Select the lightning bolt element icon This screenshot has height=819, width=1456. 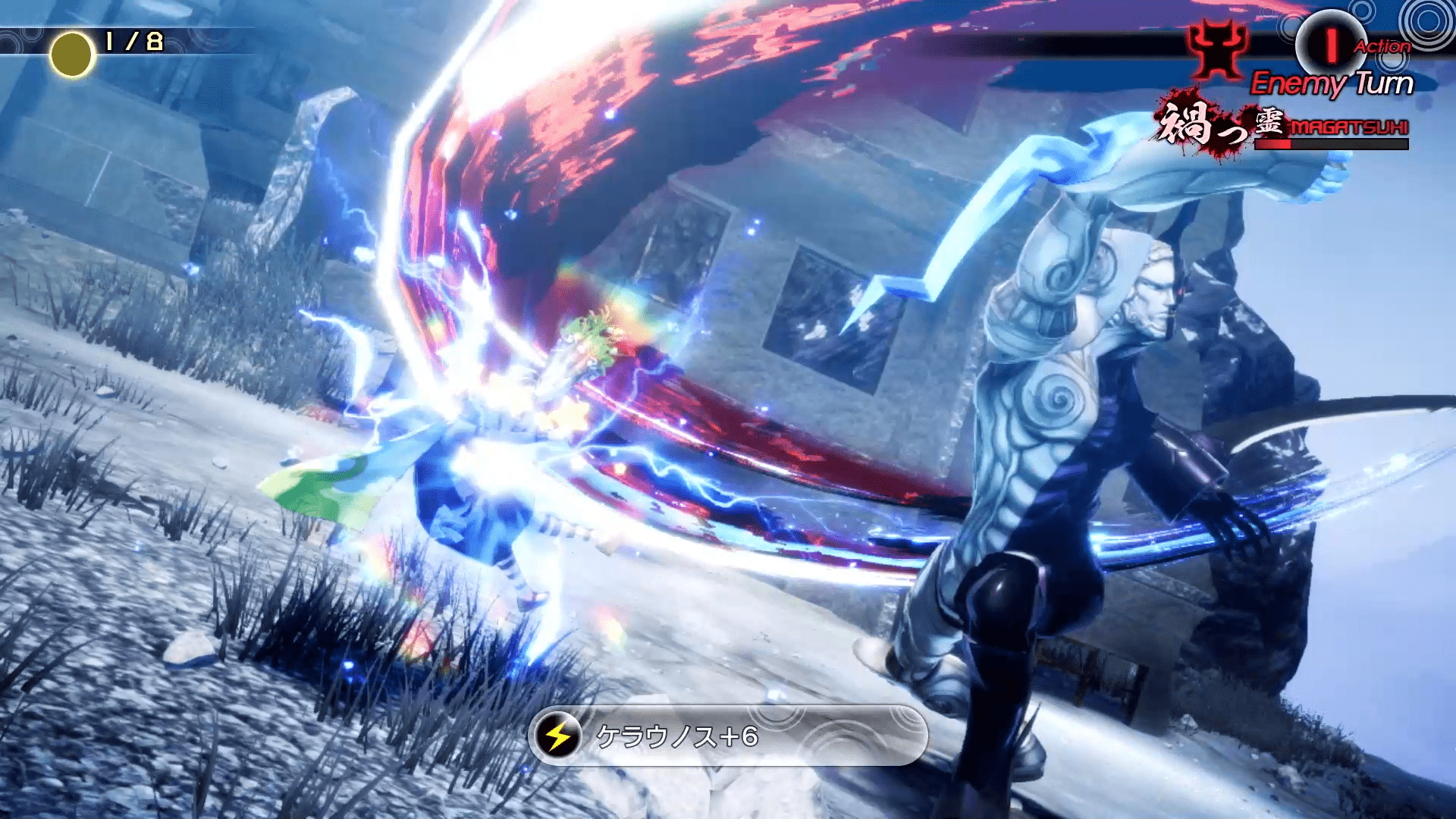tap(558, 736)
